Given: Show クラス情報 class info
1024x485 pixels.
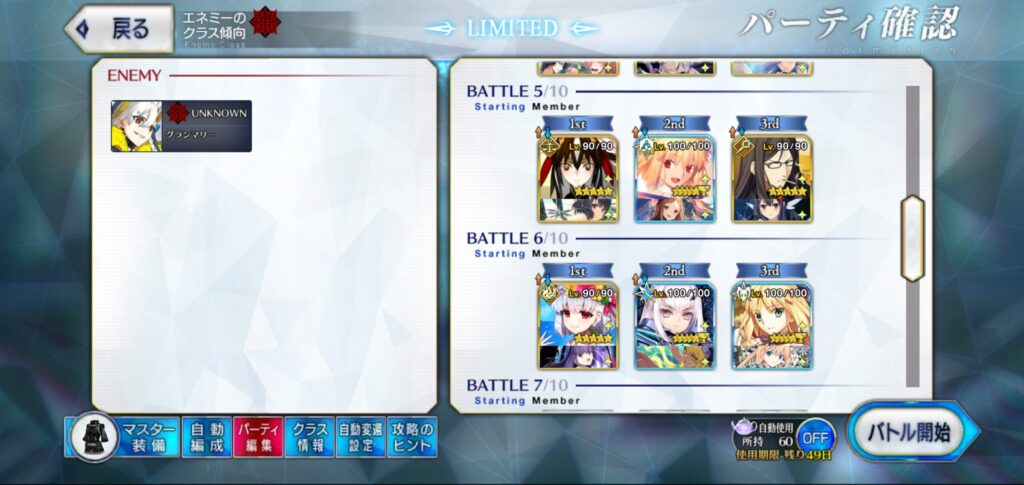Looking at the screenshot, I should point(309,437).
